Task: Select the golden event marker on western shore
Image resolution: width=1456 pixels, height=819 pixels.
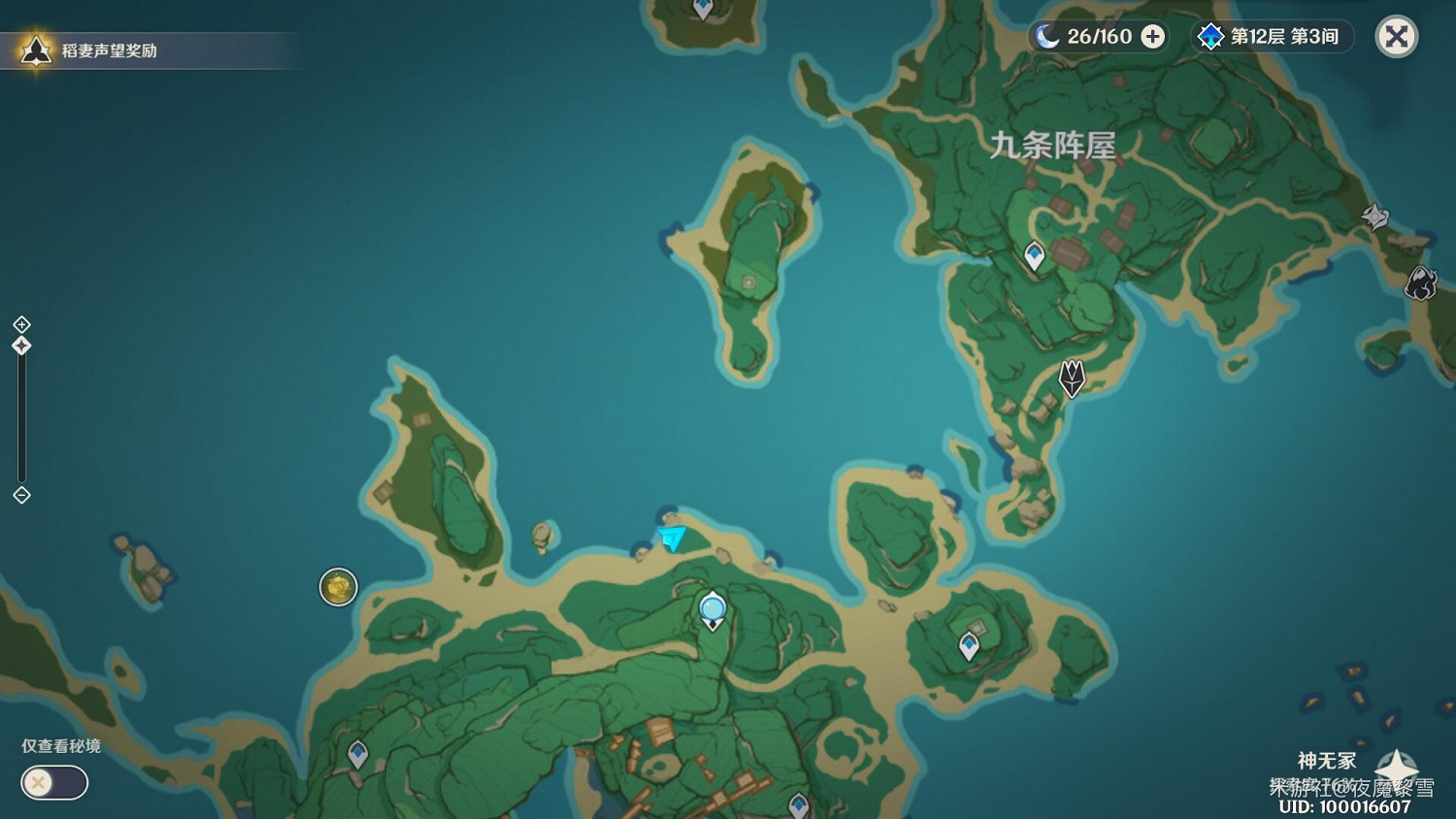Action: click(337, 586)
